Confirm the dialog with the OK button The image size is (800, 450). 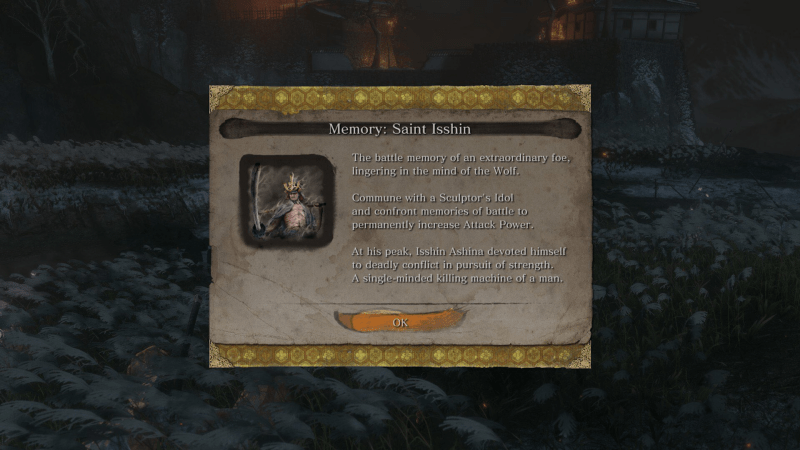coord(400,322)
